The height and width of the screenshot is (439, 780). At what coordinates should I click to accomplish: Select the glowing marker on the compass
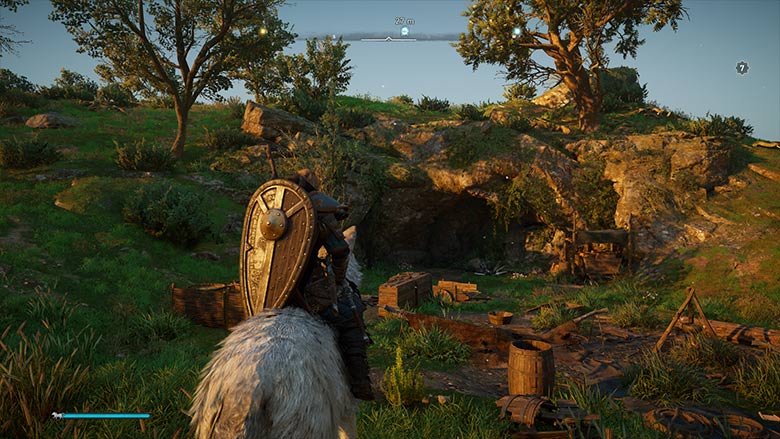click(x=404, y=31)
